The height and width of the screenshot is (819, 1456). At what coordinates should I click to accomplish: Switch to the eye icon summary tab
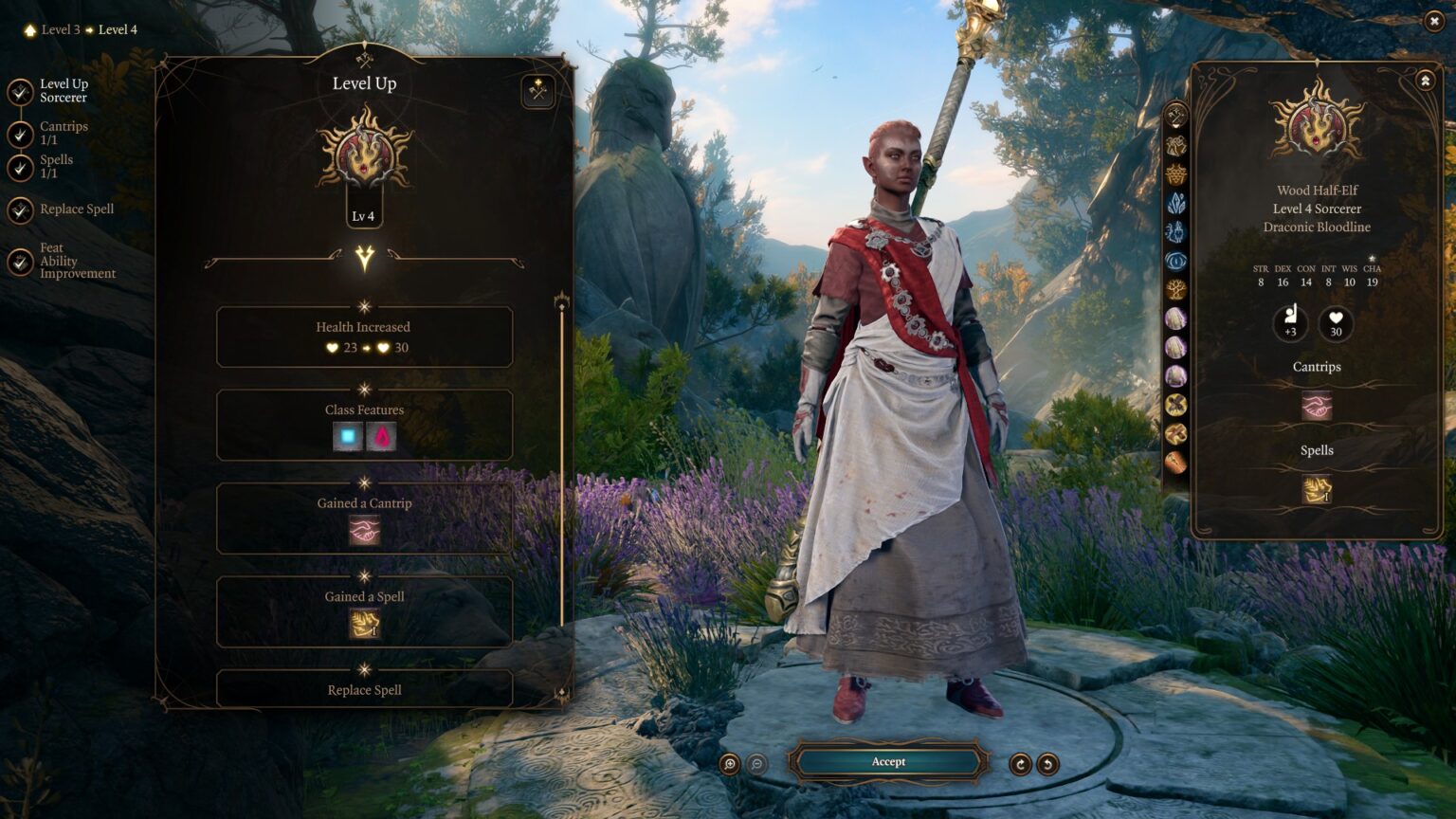click(x=1175, y=261)
